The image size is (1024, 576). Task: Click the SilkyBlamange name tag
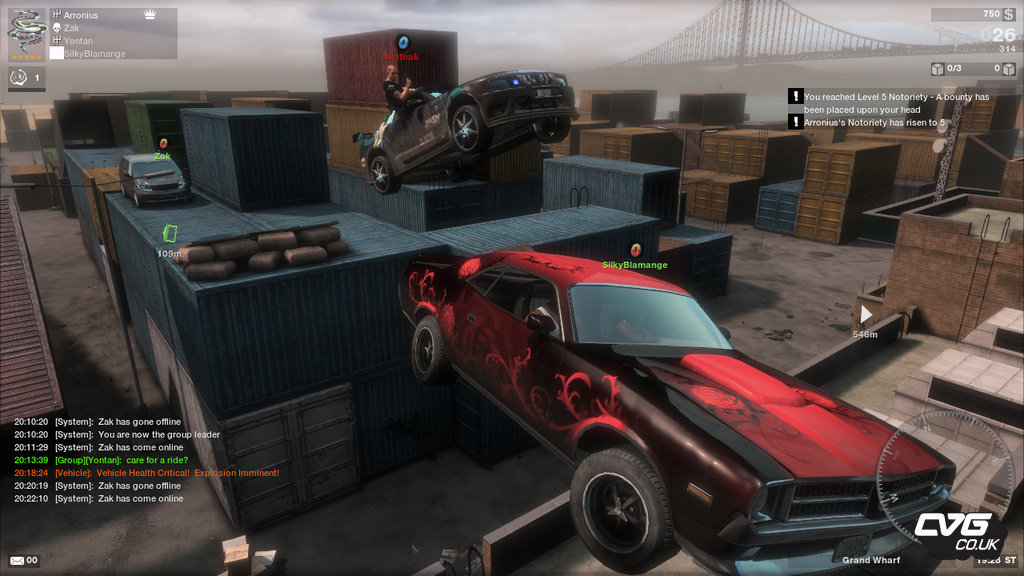coord(634,265)
